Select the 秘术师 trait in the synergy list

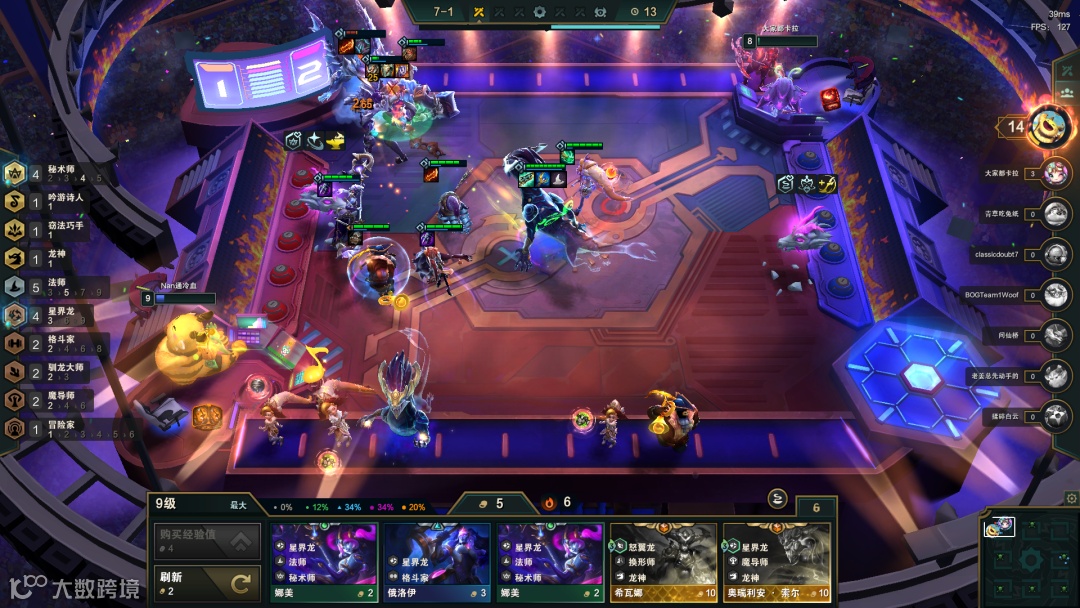tap(50, 174)
